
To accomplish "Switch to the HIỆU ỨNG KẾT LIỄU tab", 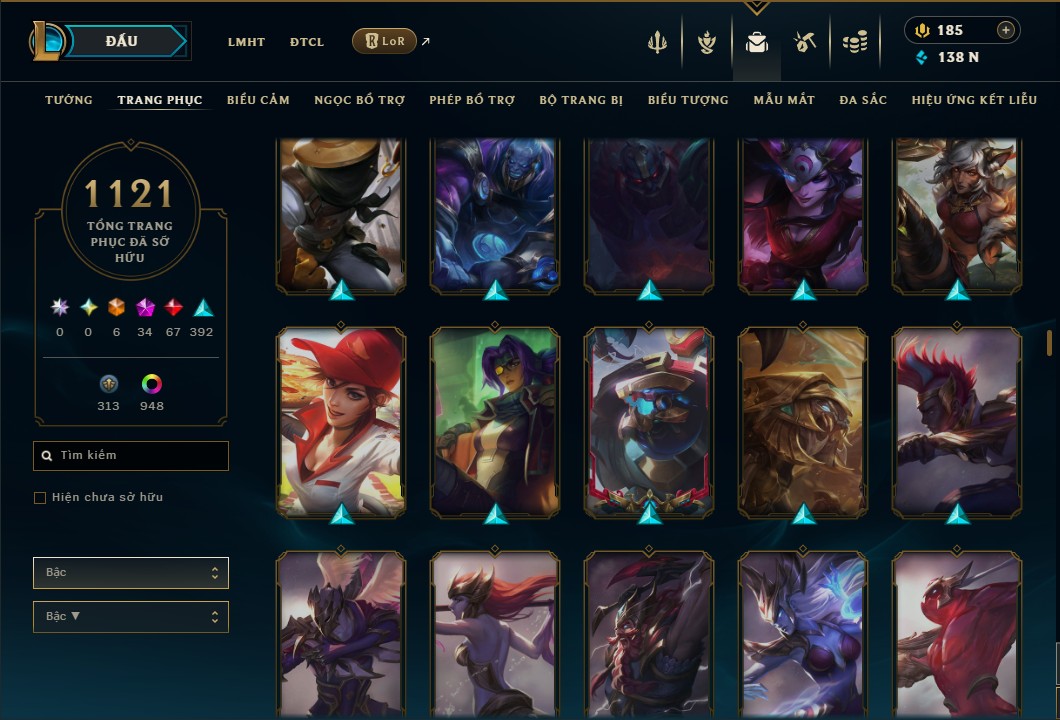I will (x=974, y=100).
